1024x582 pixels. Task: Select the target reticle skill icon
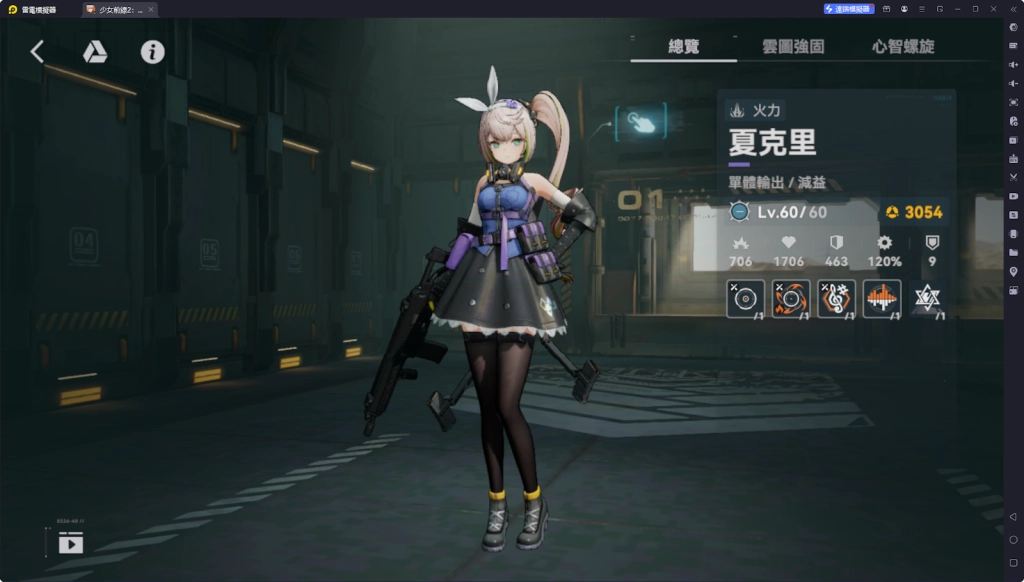746,298
